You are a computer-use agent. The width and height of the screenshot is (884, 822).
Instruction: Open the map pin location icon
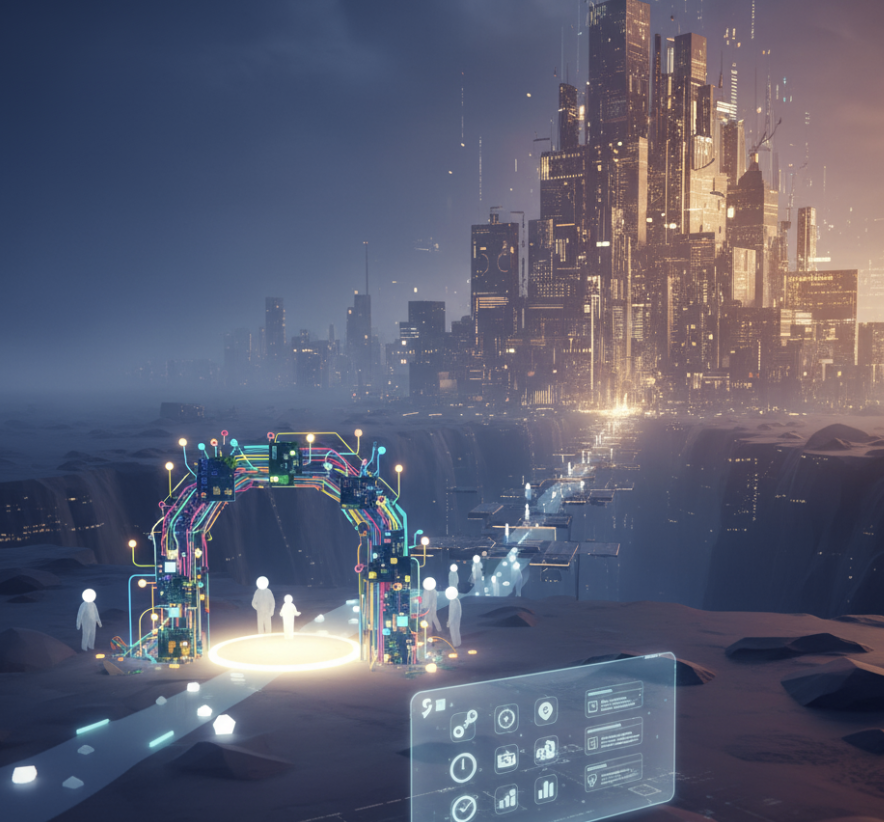(x=545, y=710)
